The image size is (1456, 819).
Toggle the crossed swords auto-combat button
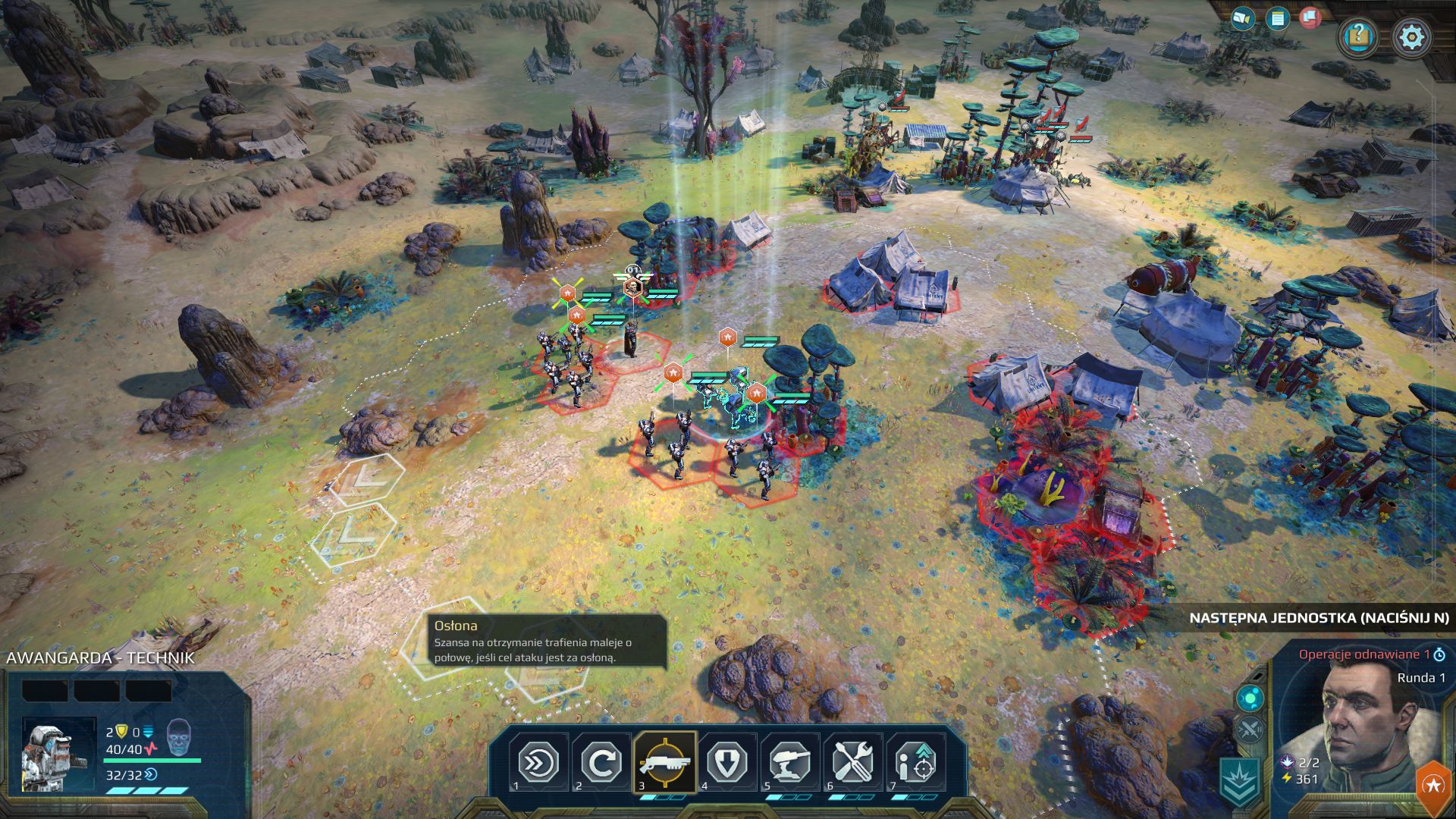1249,730
